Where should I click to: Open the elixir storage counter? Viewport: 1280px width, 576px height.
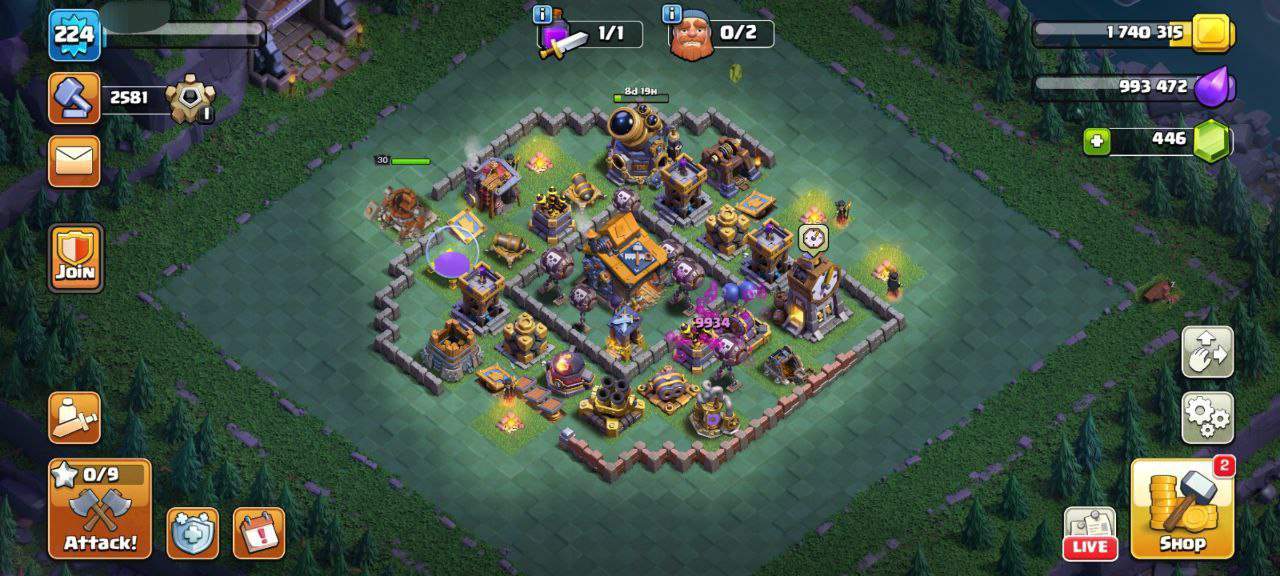coord(1135,87)
